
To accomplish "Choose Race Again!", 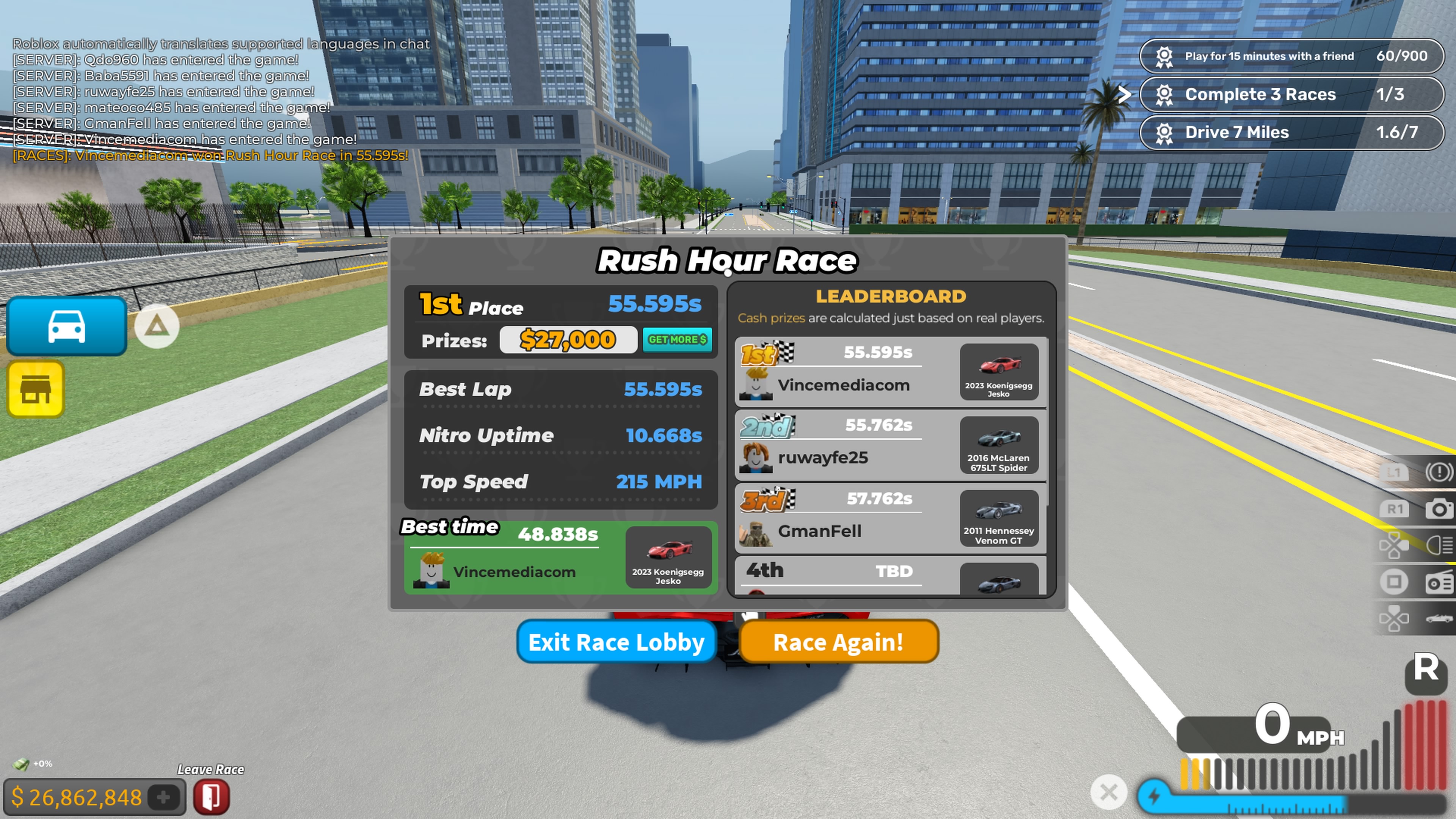I will coord(838,642).
